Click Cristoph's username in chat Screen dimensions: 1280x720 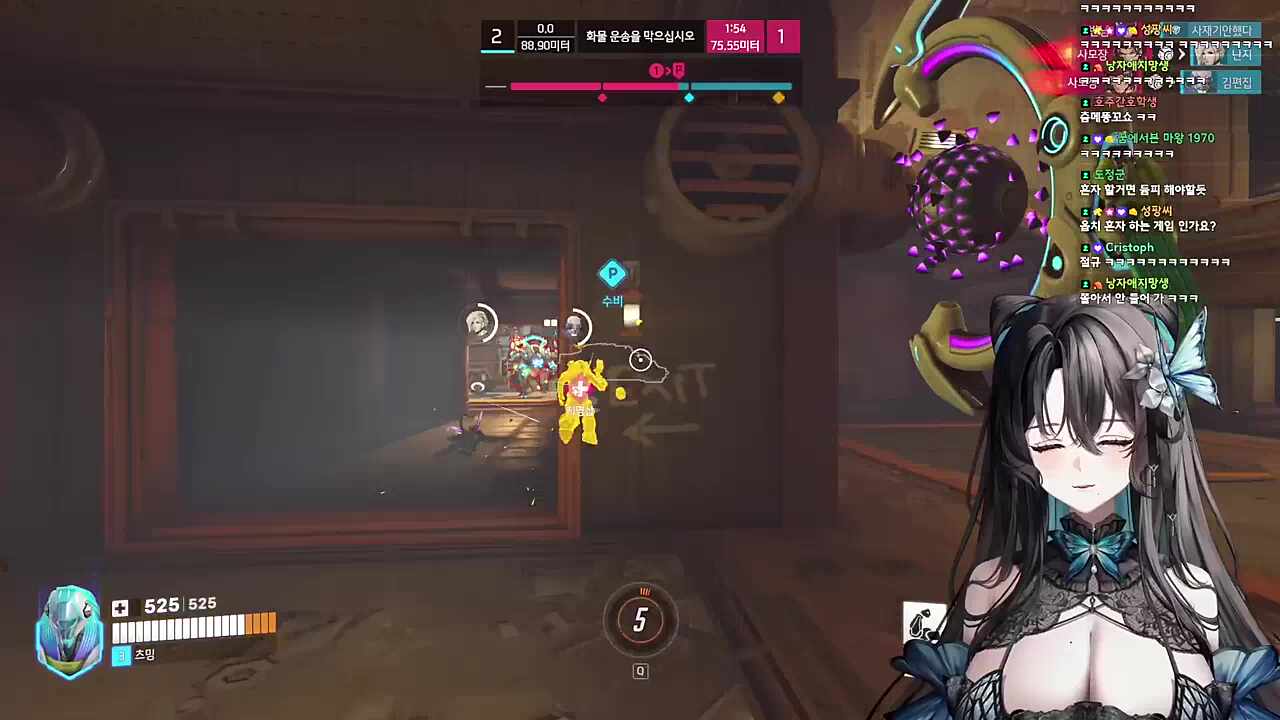1129,247
